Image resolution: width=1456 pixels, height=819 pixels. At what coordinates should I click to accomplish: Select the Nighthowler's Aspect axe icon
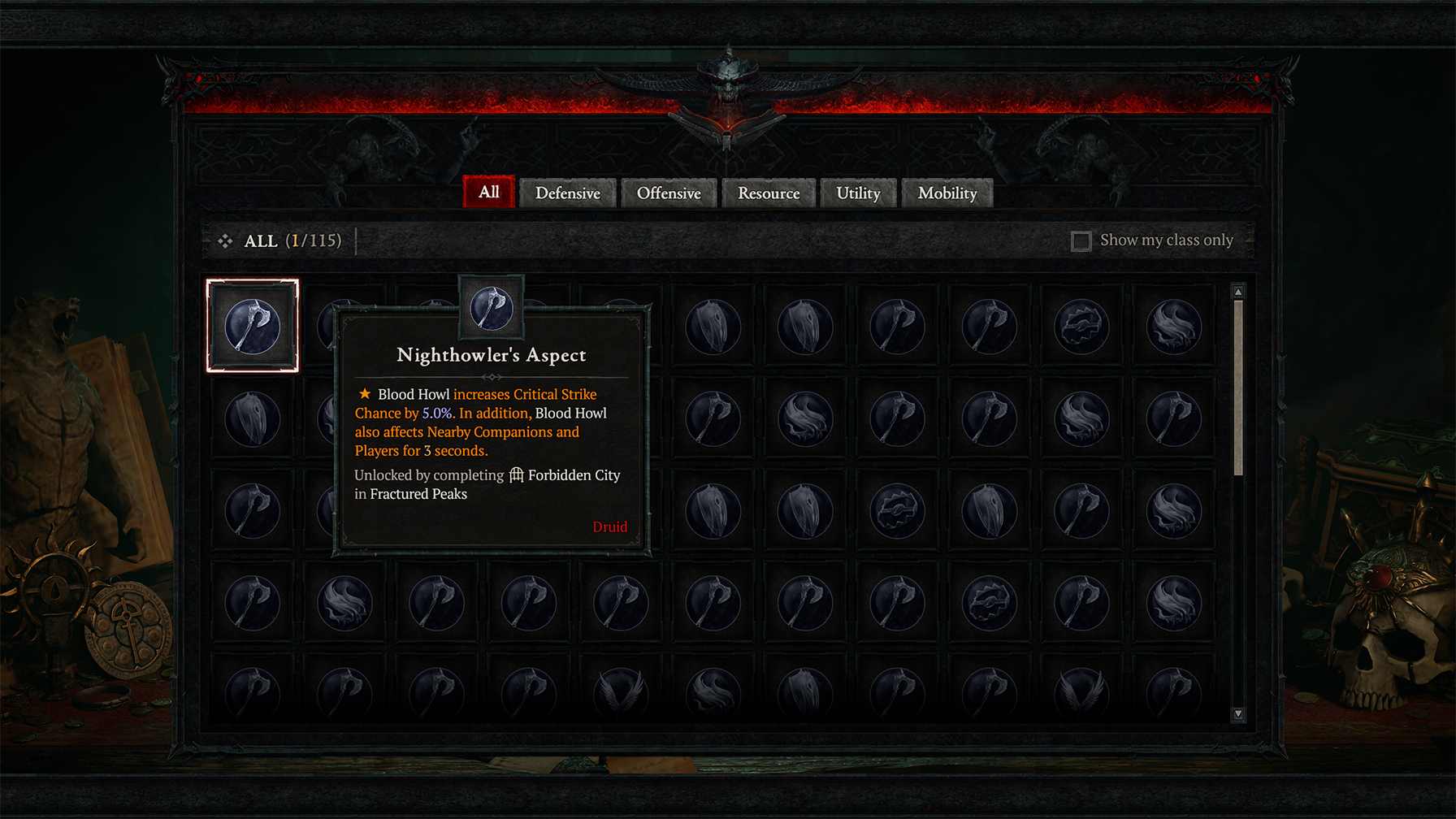tap(252, 324)
